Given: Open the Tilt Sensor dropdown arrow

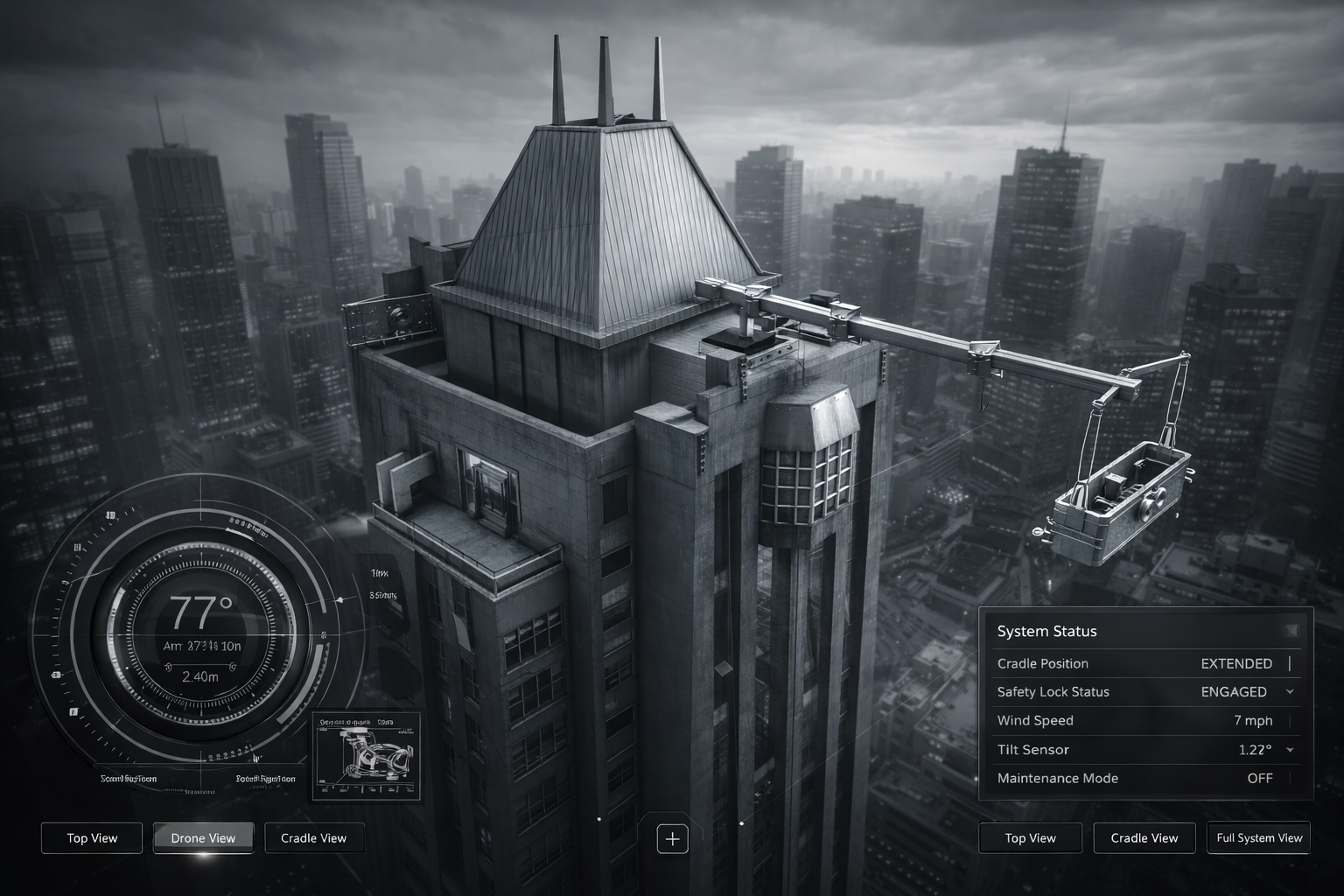Looking at the screenshot, I should [x=1290, y=750].
